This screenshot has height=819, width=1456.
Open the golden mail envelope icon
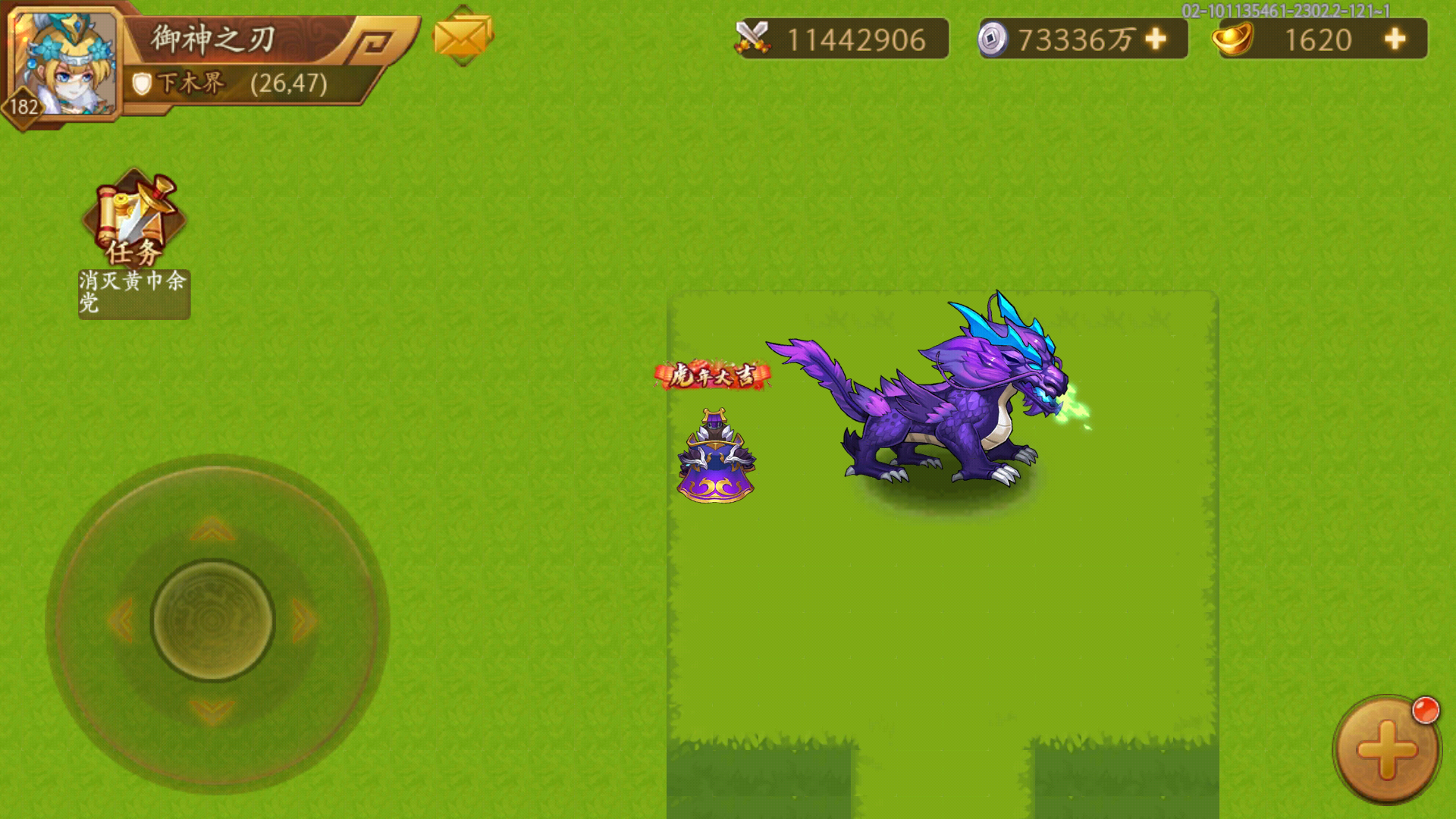(x=459, y=37)
